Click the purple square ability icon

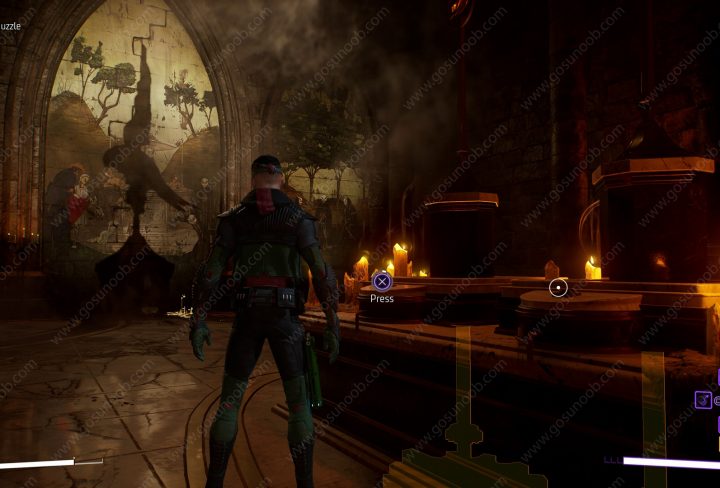point(703,400)
